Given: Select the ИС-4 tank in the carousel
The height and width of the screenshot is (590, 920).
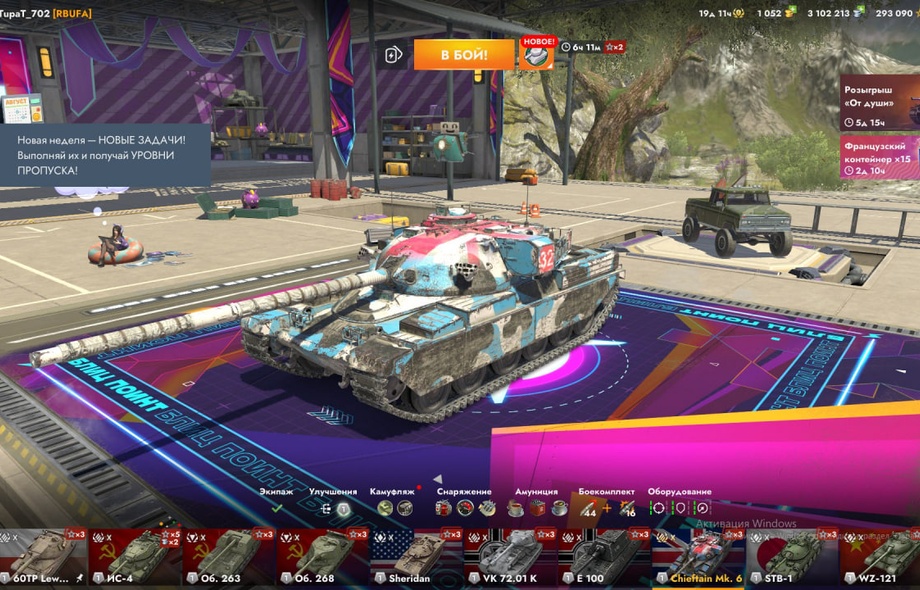Looking at the screenshot, I should pos(137,558).
